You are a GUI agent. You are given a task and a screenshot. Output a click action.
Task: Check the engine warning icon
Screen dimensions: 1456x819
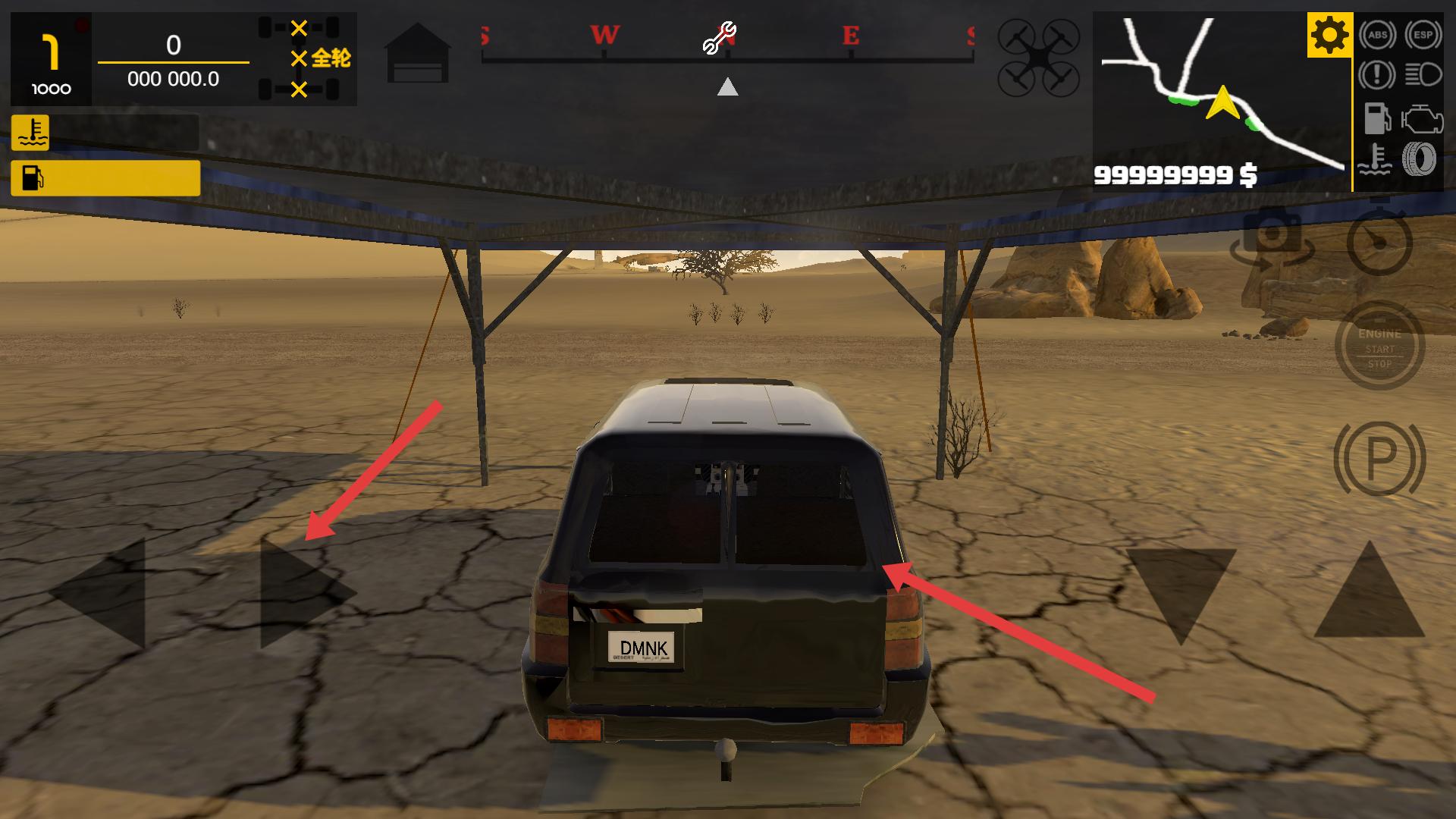click(1423, 119)
